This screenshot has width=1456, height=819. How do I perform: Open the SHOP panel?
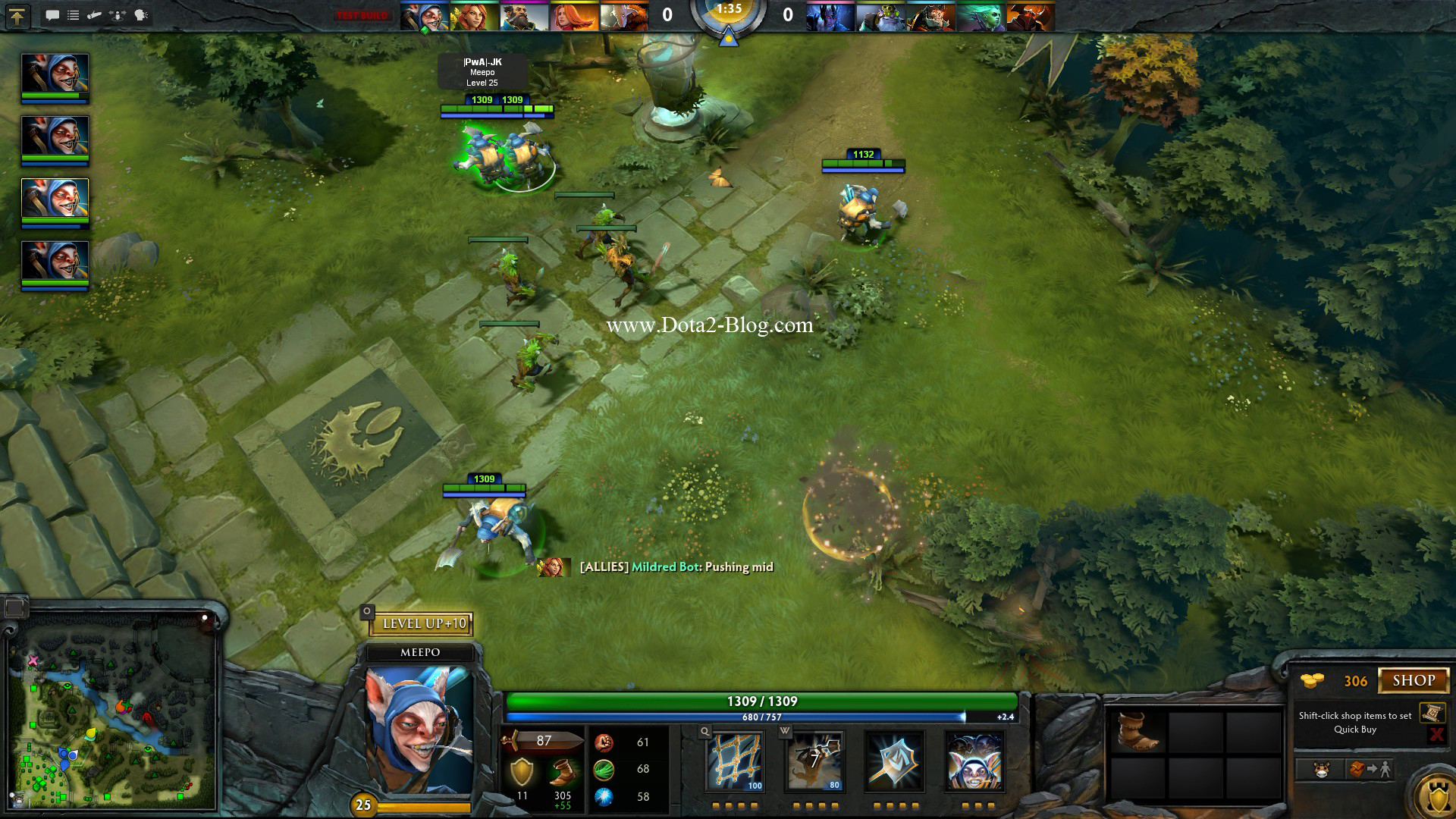pos(1415,679)
